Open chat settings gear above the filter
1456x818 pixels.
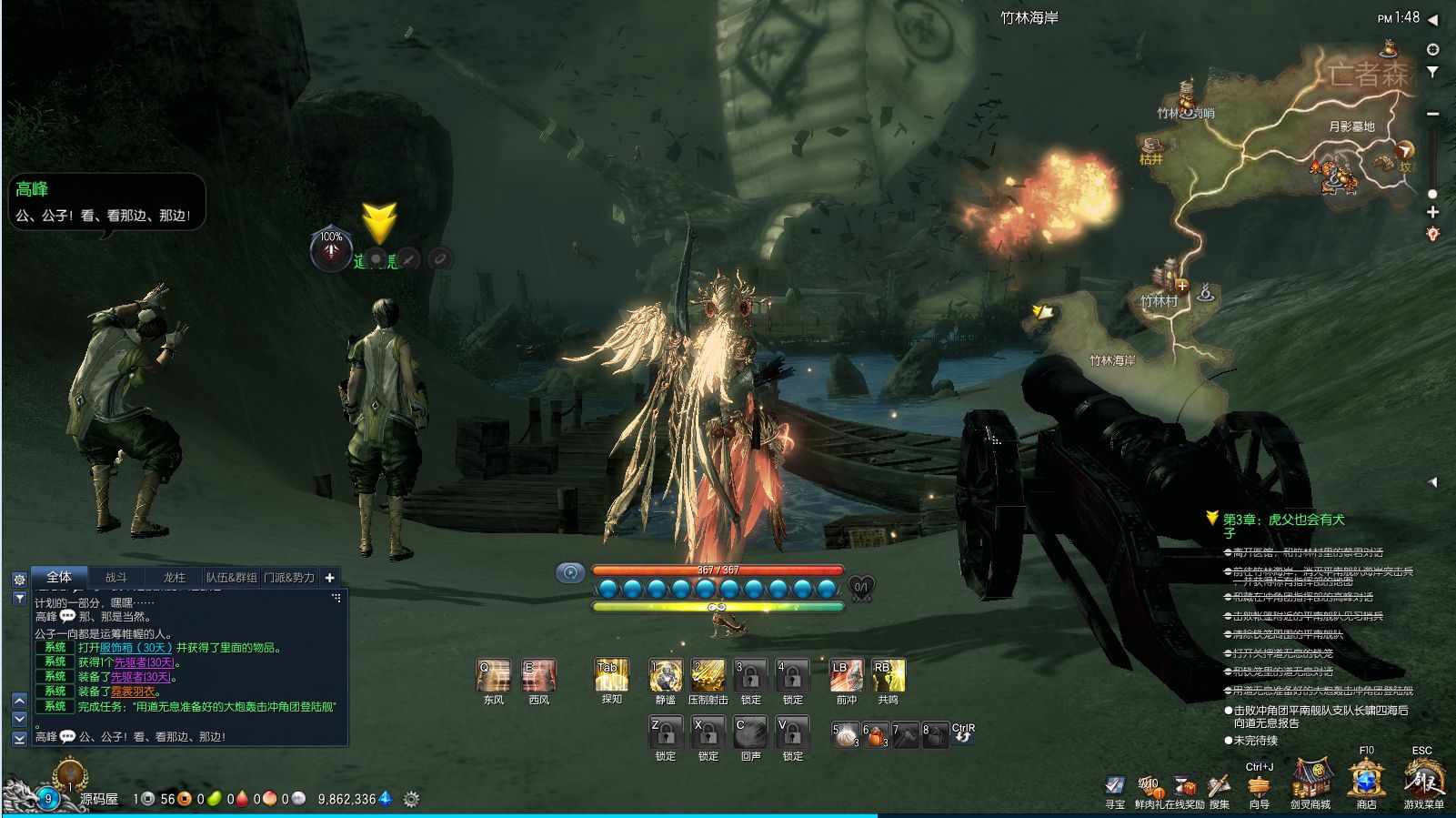tap(19, 579)
